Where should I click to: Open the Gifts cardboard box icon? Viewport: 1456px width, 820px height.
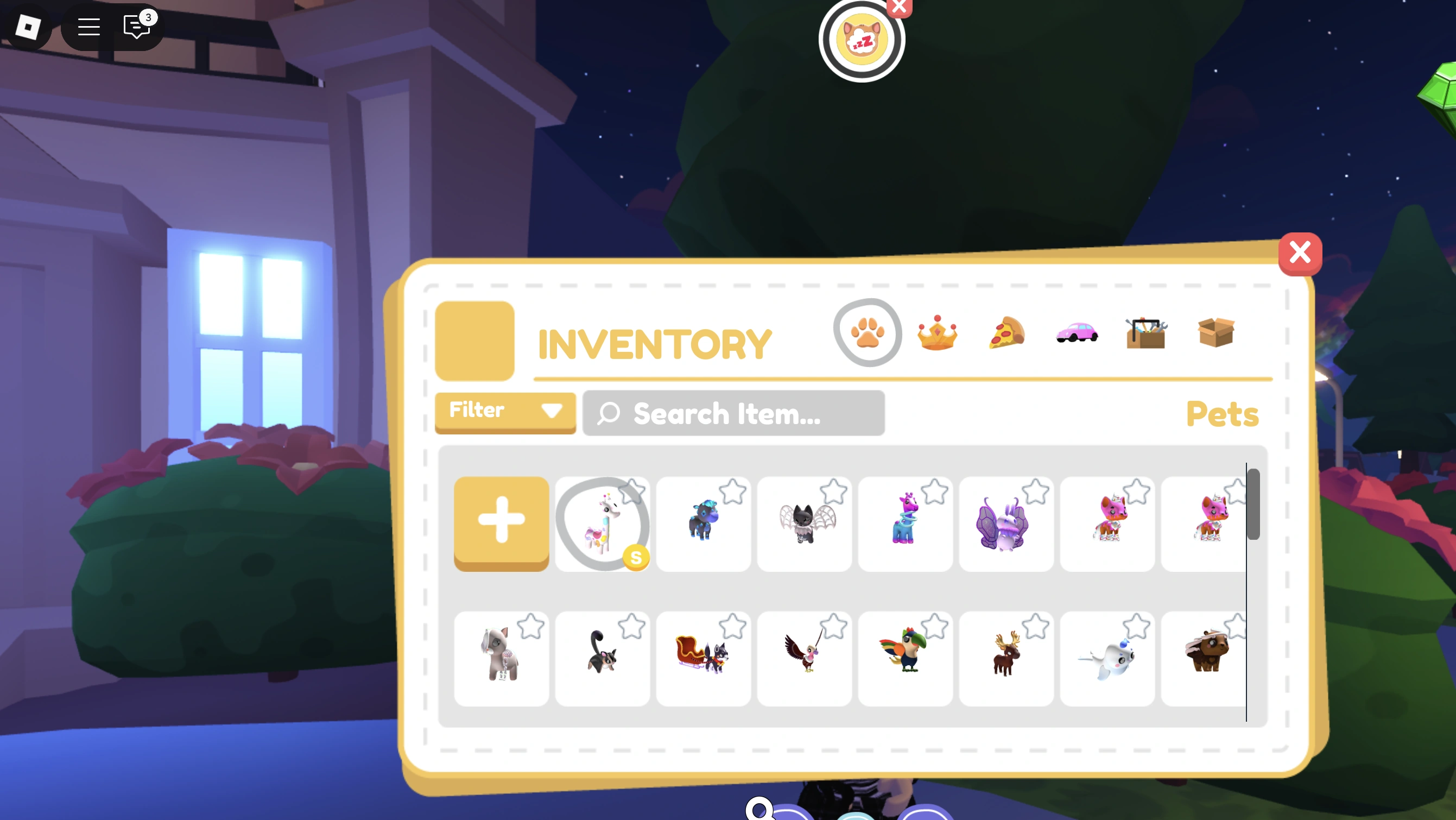[1215, 333]
